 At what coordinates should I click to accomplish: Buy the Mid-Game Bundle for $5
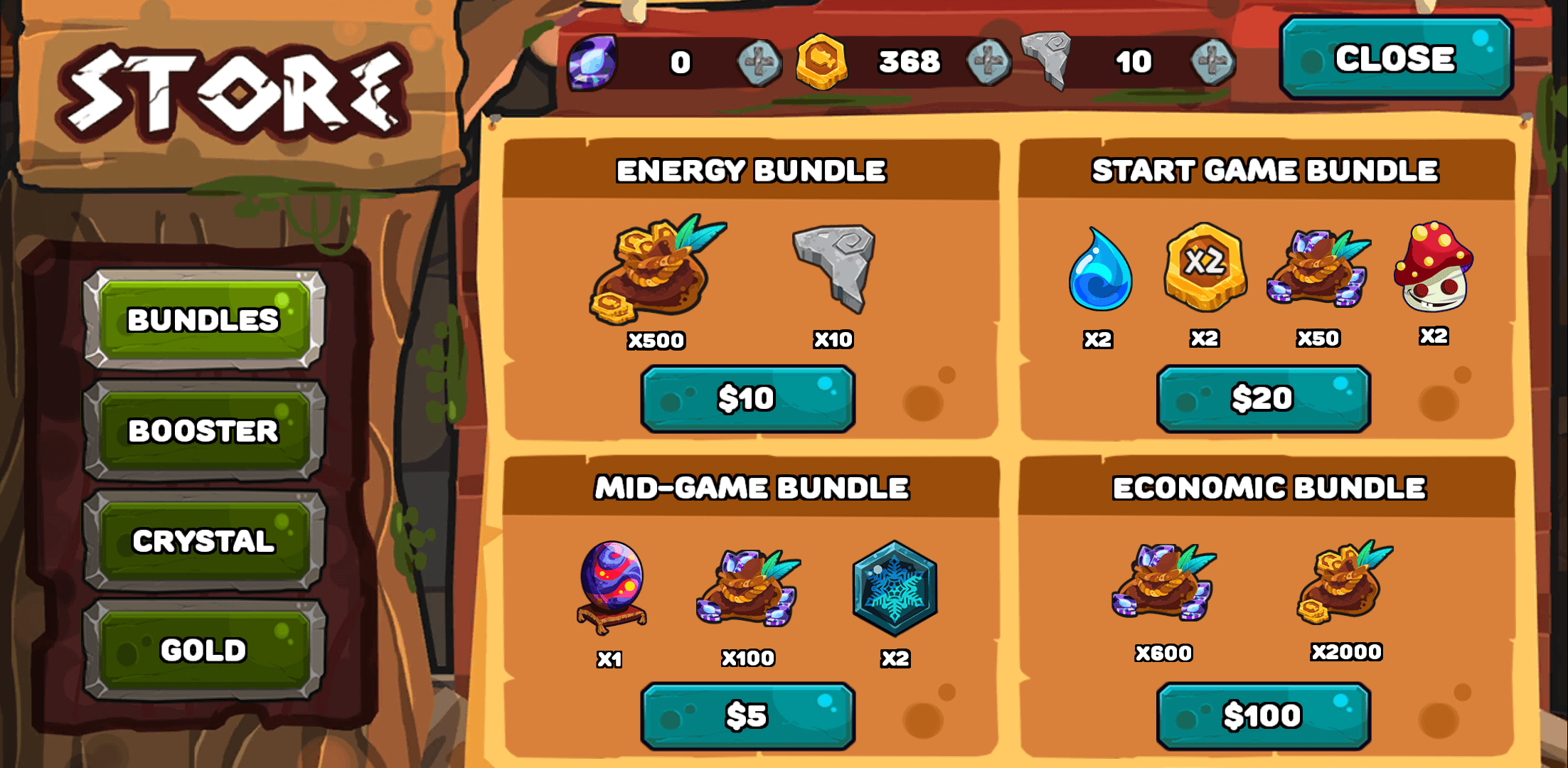point(747,715)
